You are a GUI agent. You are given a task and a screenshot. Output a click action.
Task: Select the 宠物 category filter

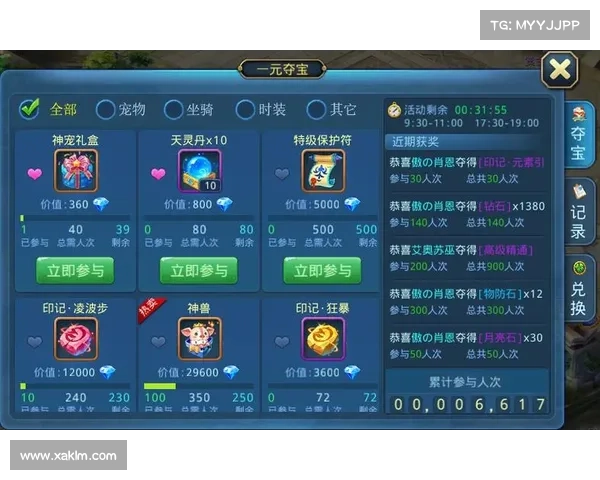(x=101, y=109)
